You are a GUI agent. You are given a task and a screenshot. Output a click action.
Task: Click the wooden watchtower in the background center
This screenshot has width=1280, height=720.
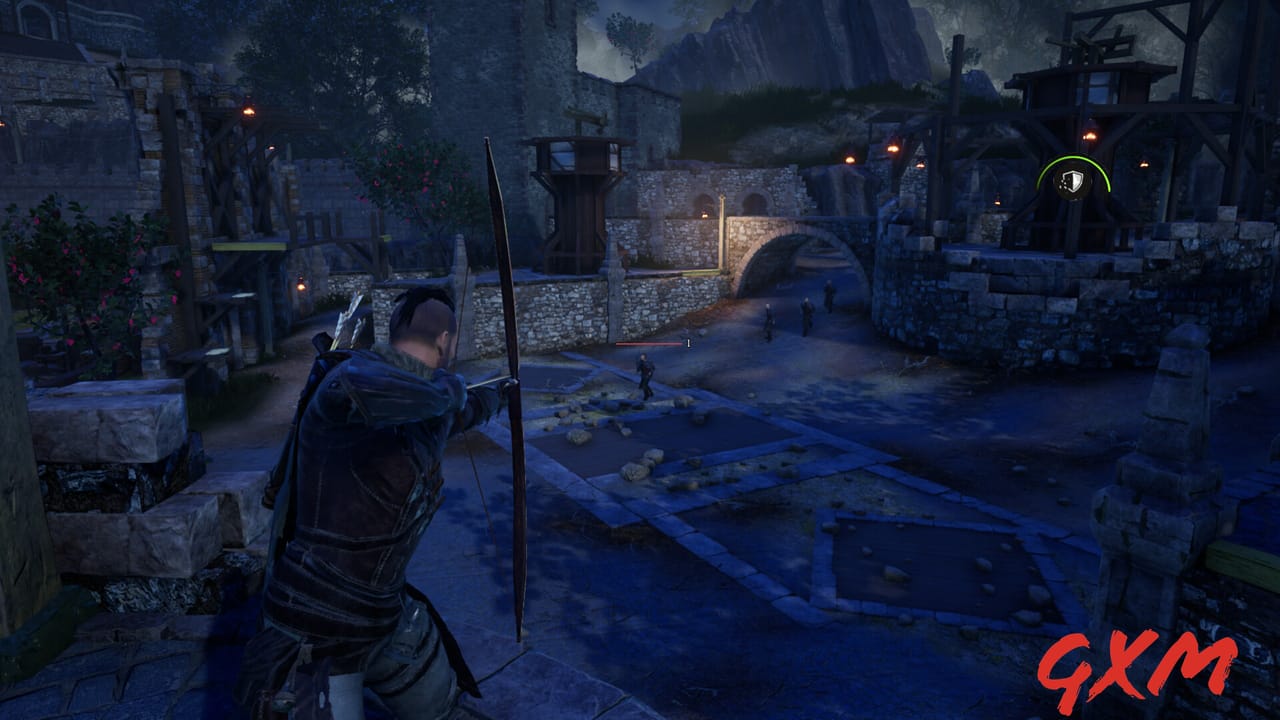pos(575,180)
